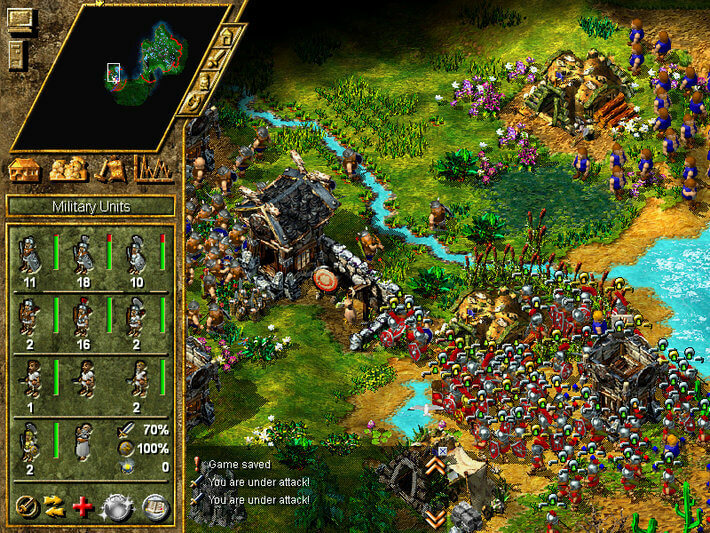
Task: Open the buildings menu with the house icon
Action: point(22,169)
